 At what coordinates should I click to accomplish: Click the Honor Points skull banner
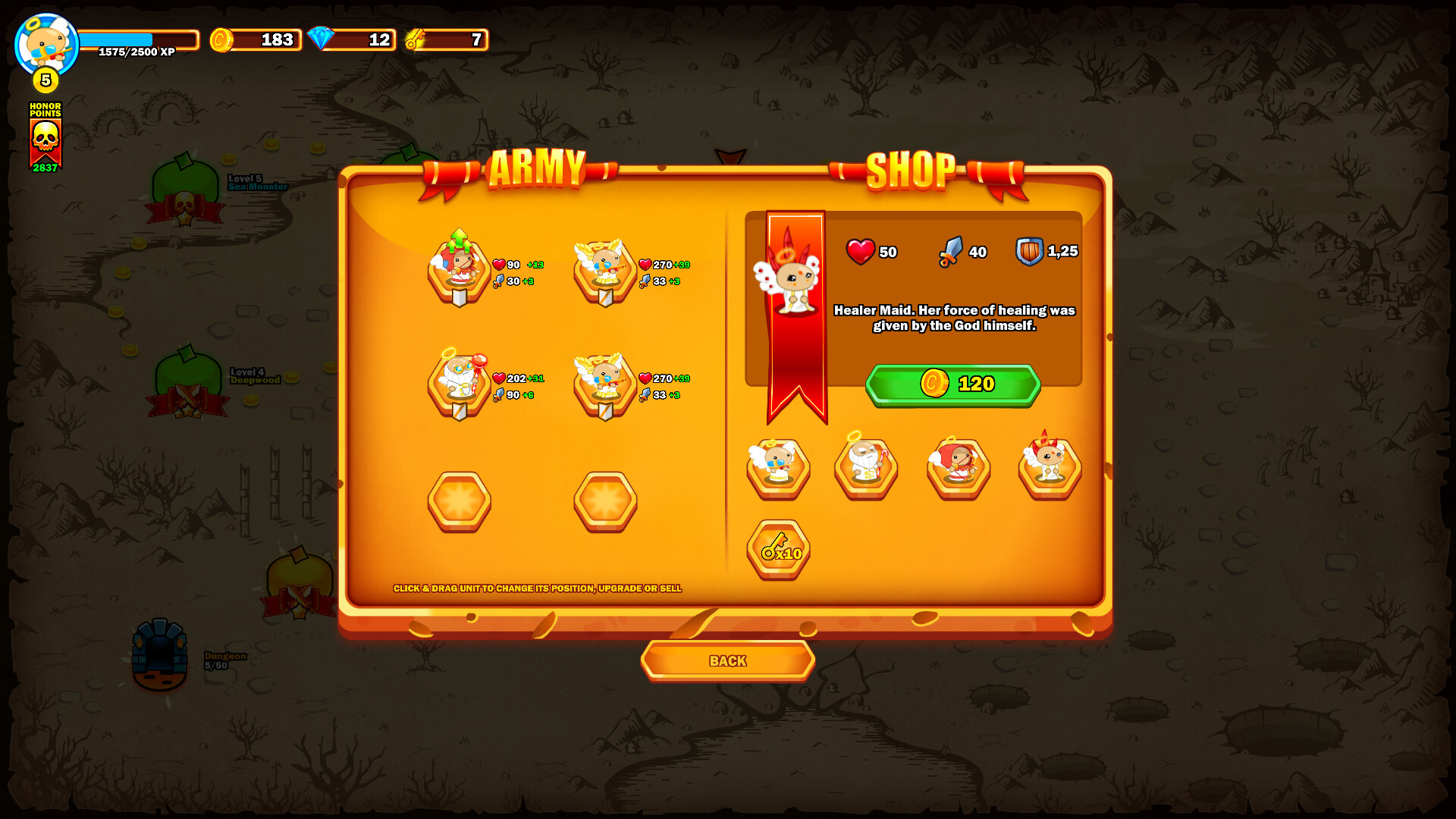coord(45,136)
